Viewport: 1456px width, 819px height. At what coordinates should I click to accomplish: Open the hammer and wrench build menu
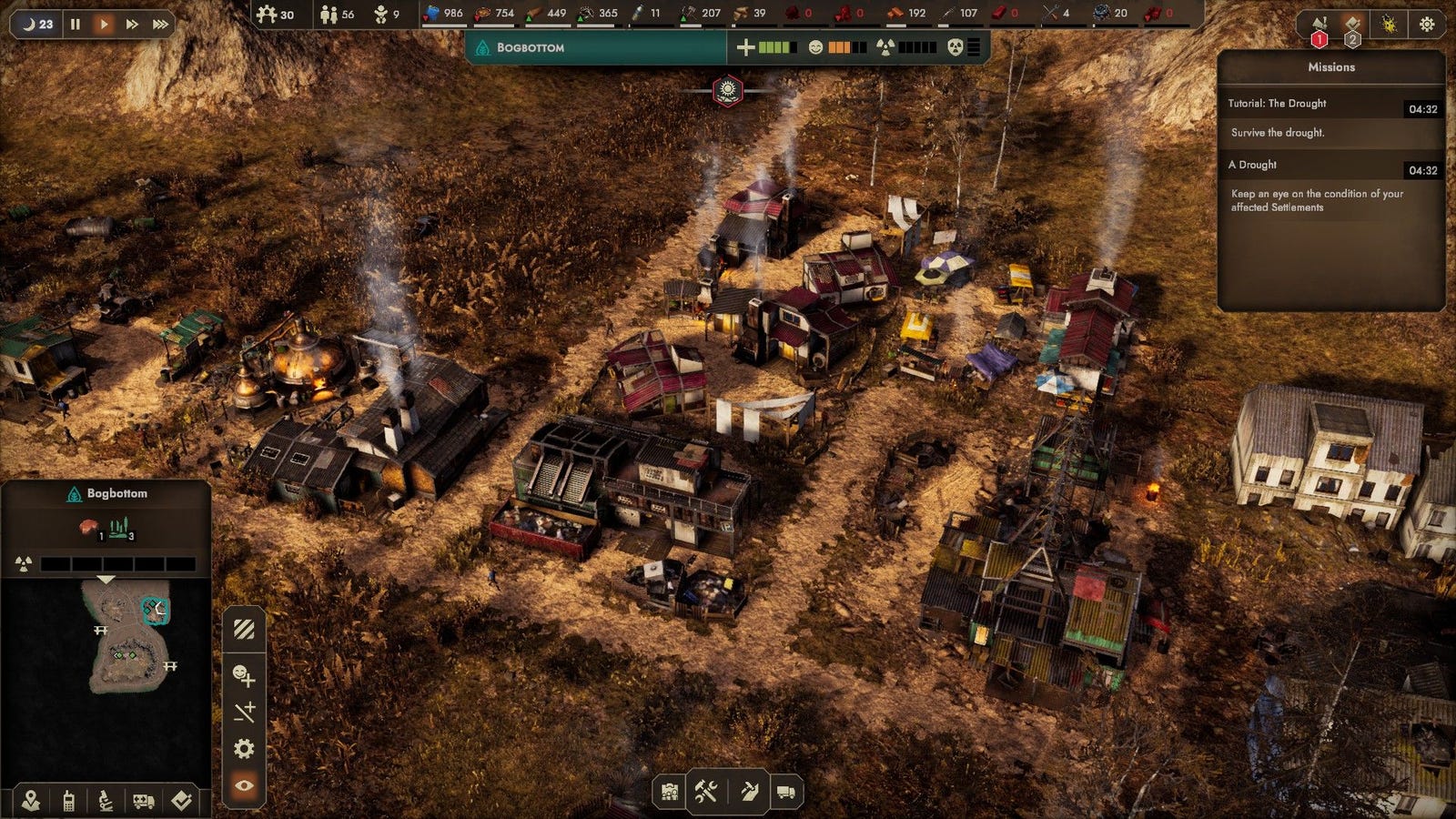coord(707,792)
